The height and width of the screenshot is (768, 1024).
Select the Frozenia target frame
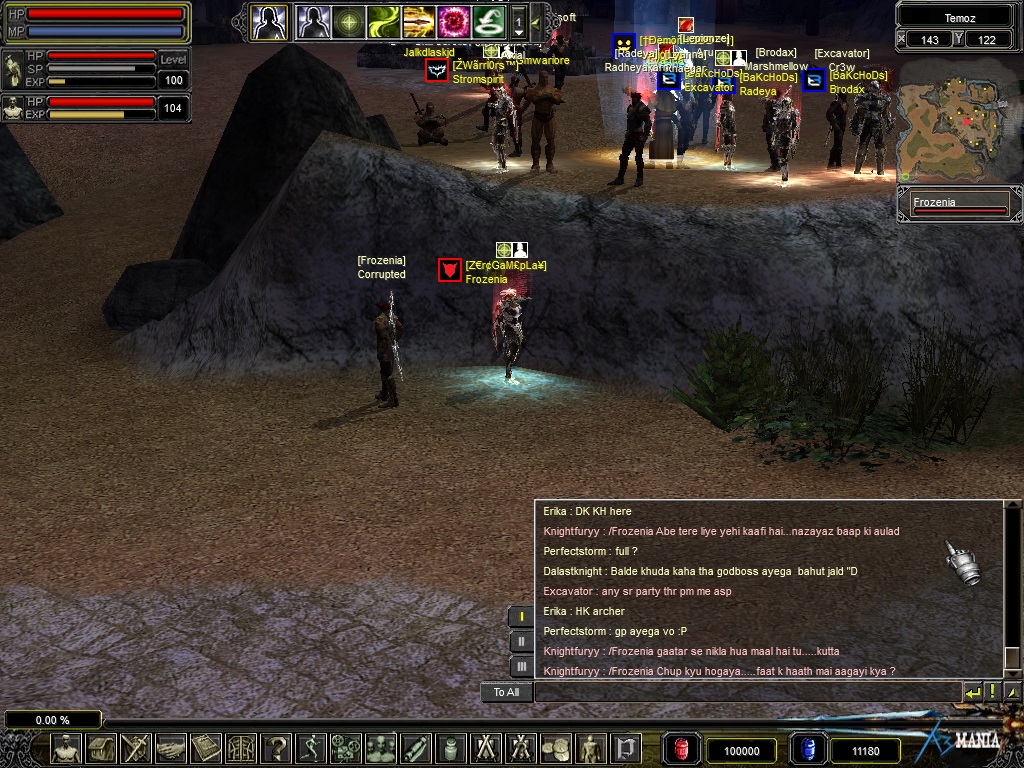959,206
